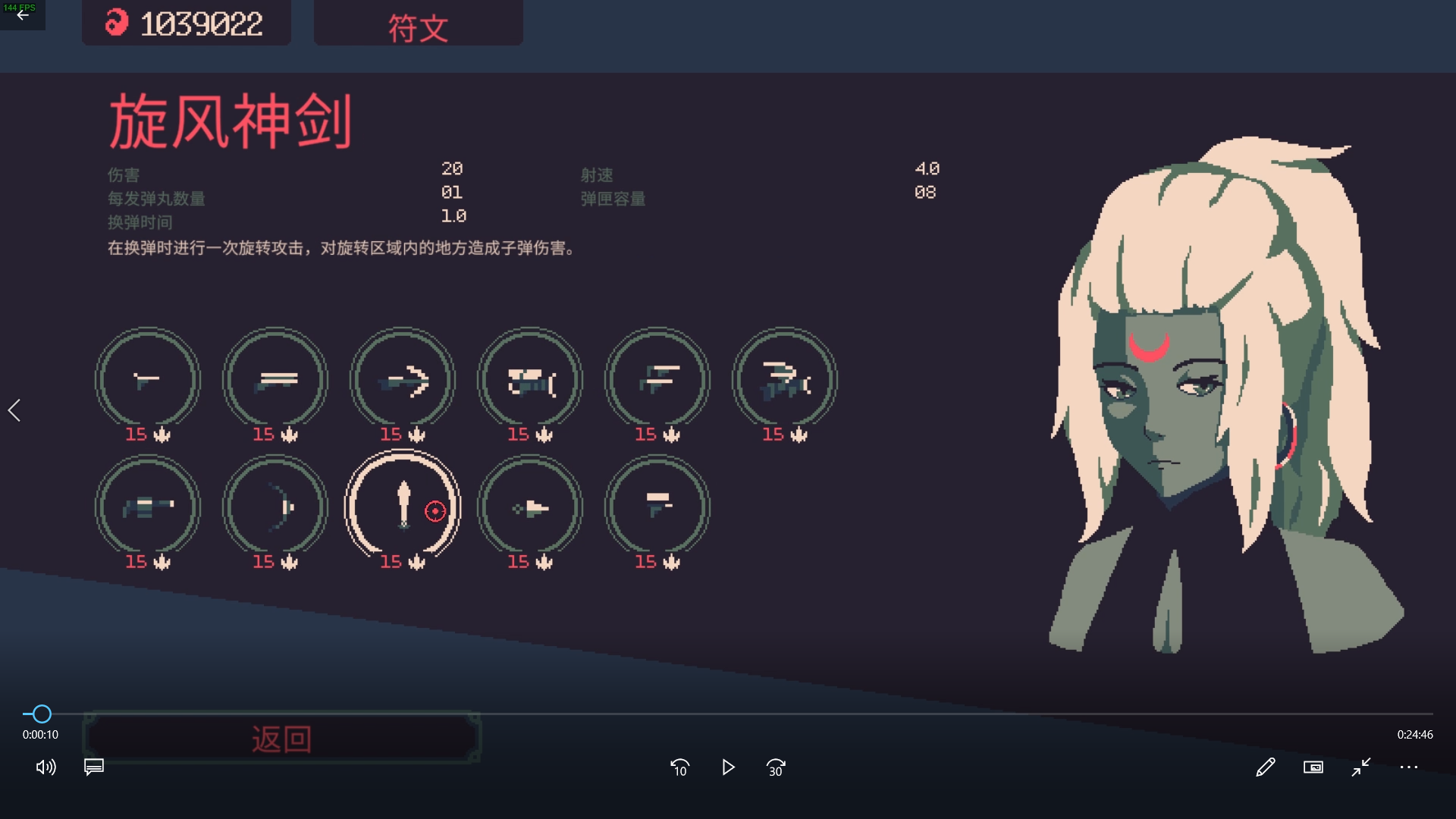Toggle subtitles on
Image resolution: width=1456 pixels, height=819 pixels.
click(x=93, y=767)
